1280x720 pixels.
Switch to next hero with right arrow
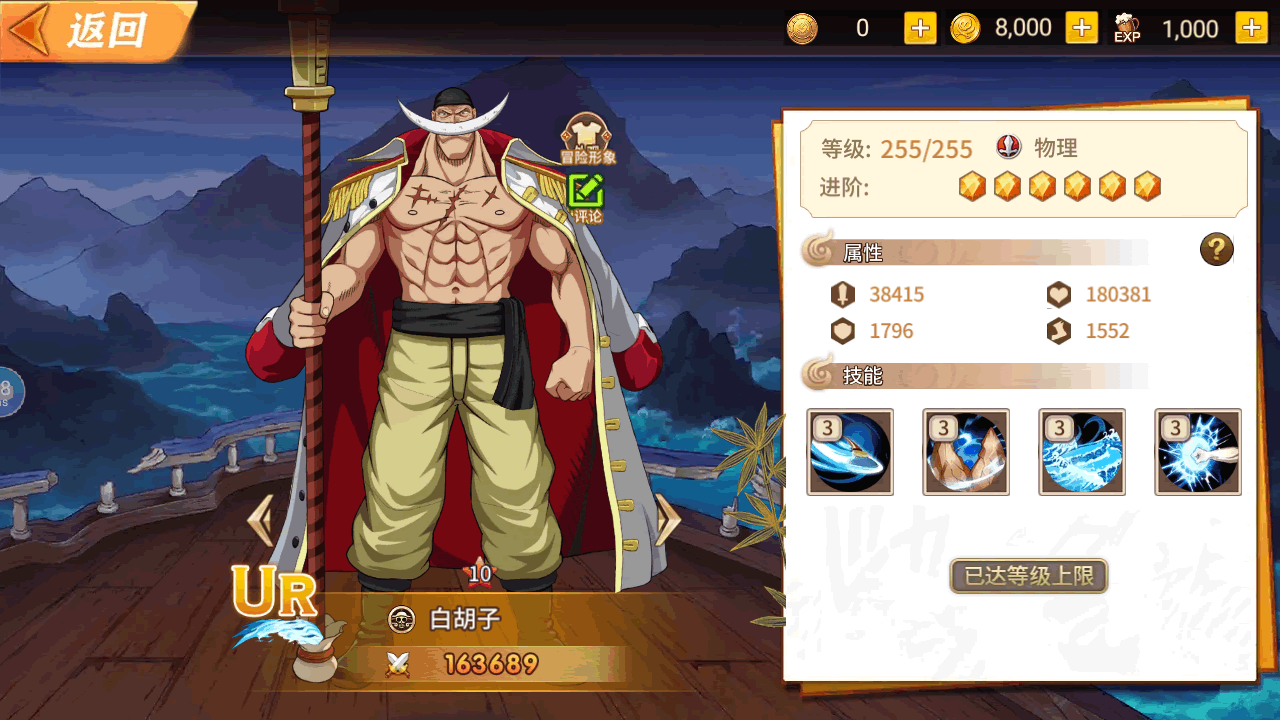pos(667,520)
